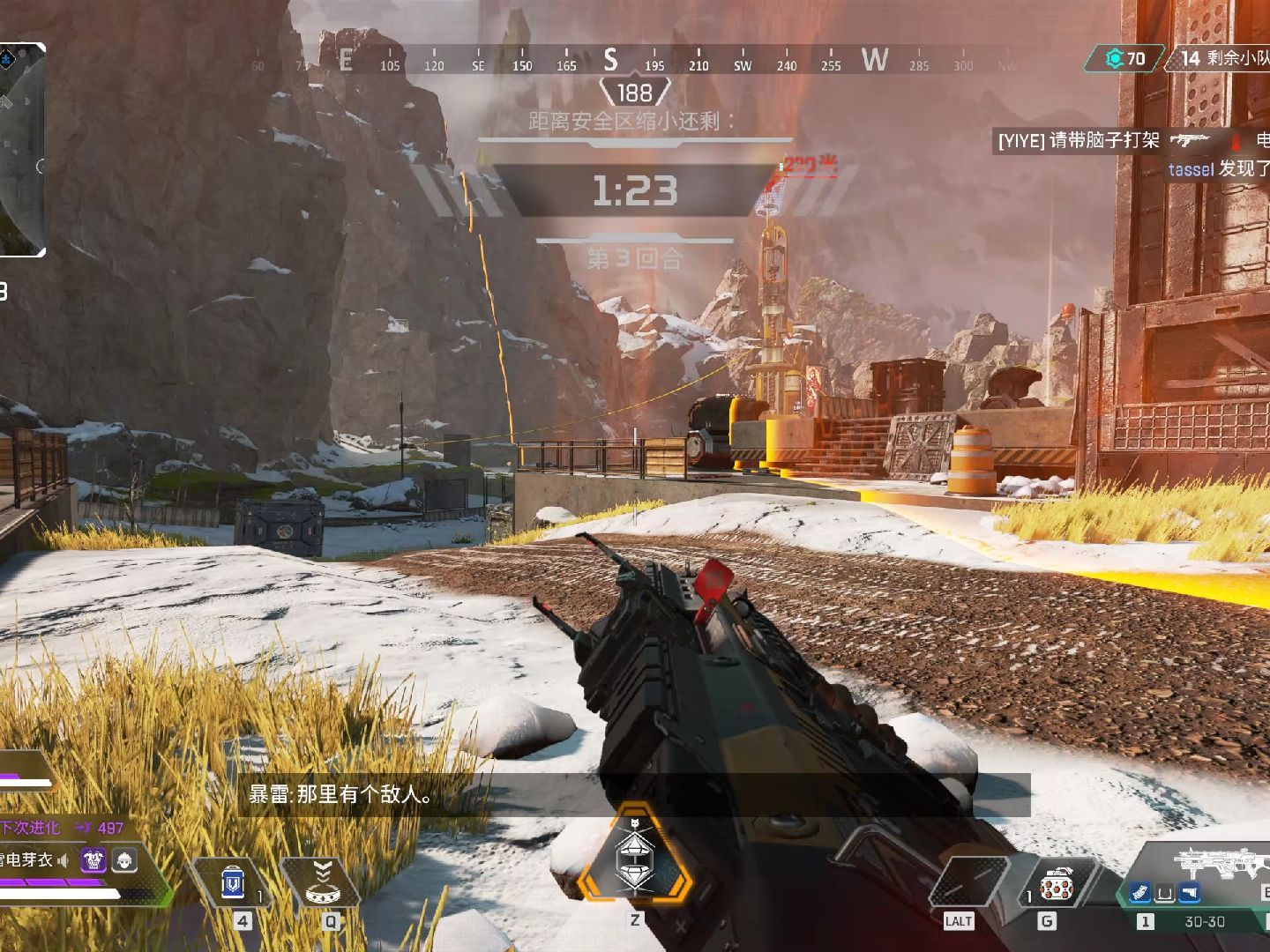Screen dimensions: 1270x952
Task: Click the helmet perk icon beside it
Action: [x=124, y=860]
